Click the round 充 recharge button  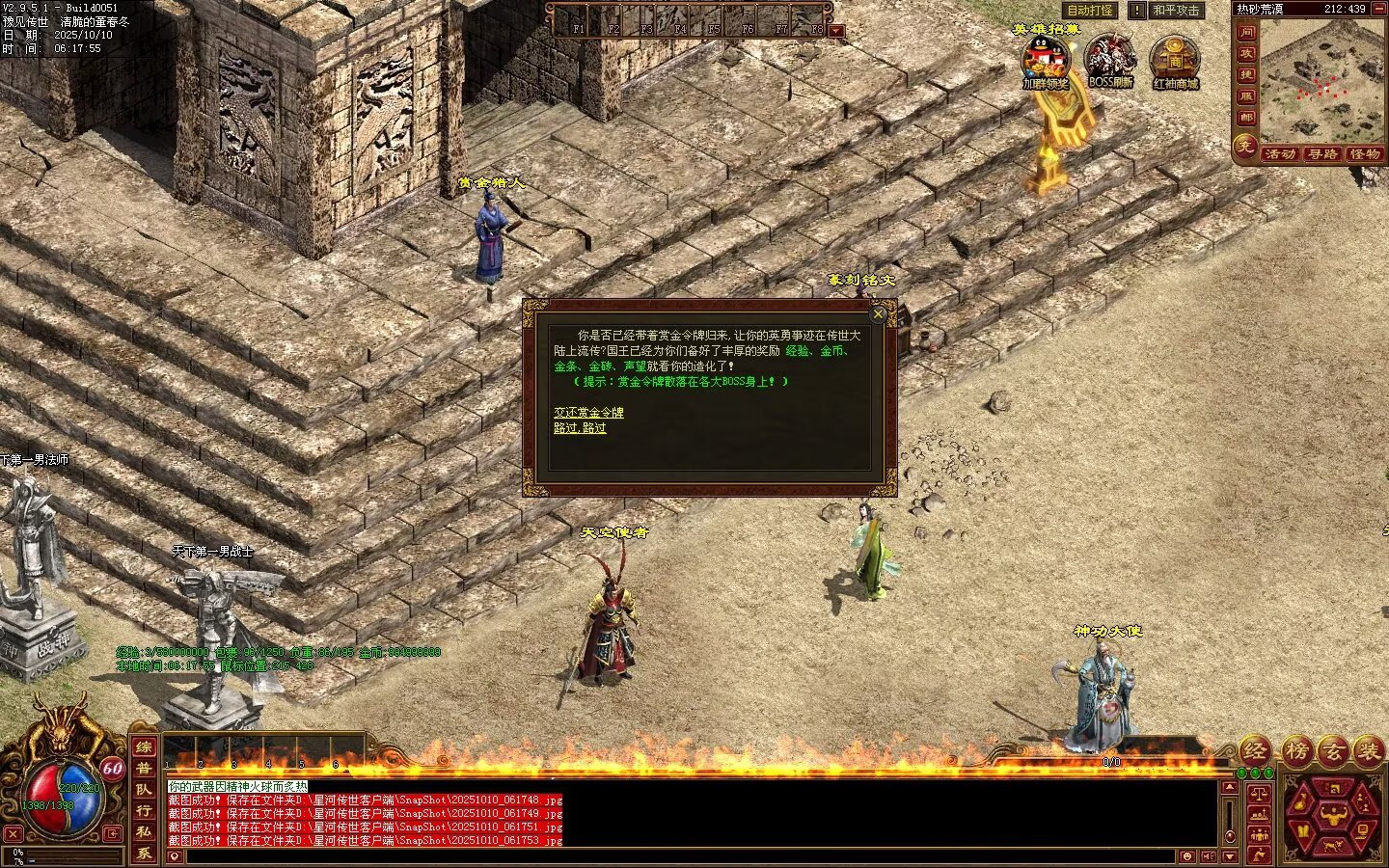coord(1245,147)
